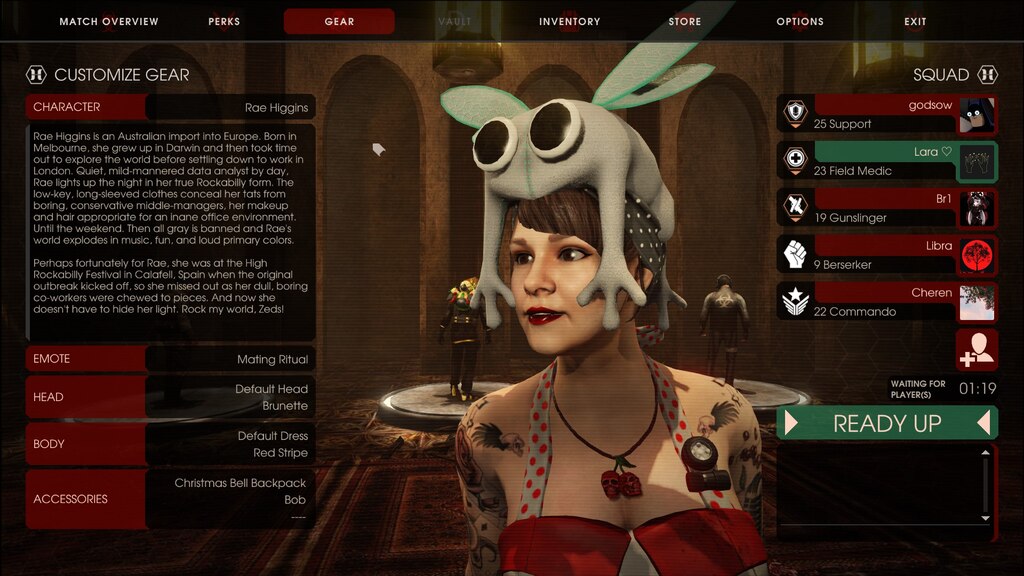
Task: Select the Body customization row
Action: point(170,444)
